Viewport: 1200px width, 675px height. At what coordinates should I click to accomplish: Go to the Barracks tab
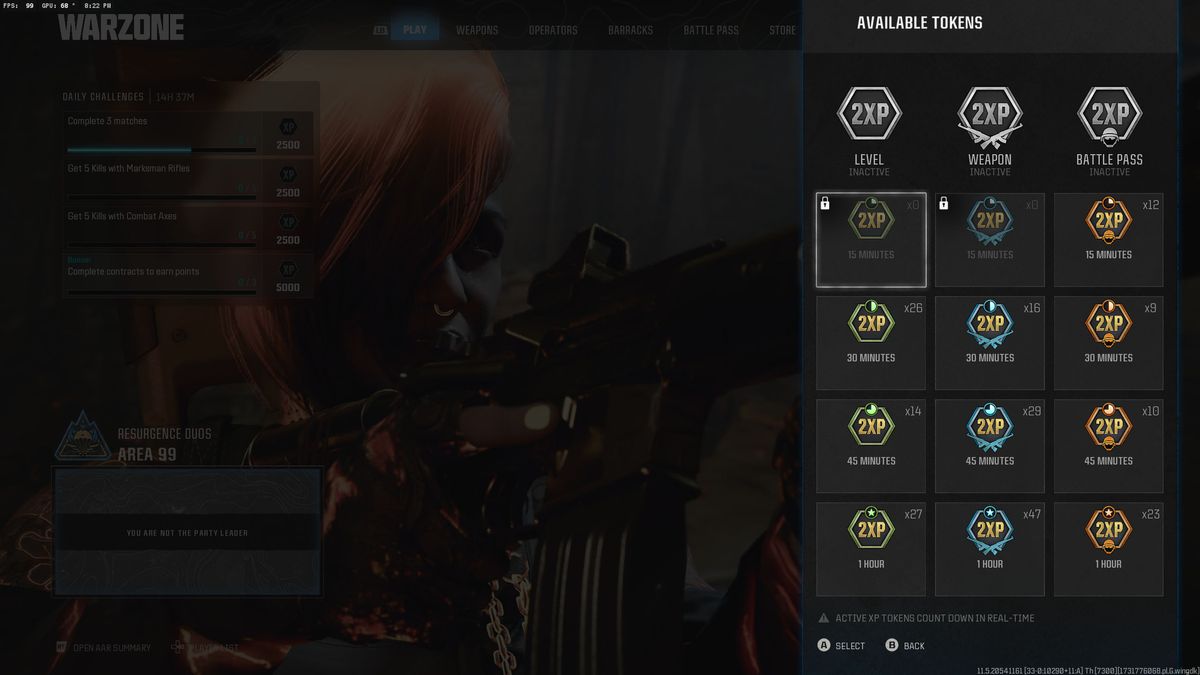coord(630,30)
